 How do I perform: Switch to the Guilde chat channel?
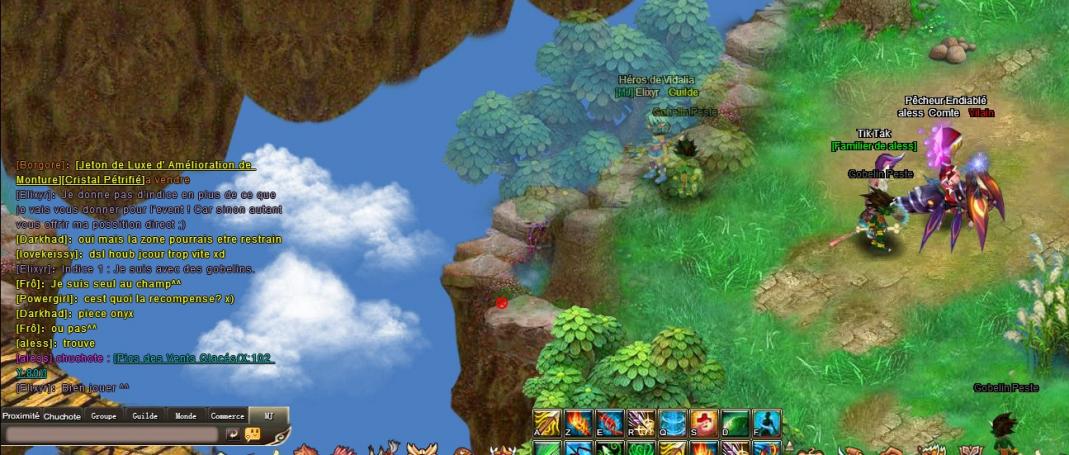point(145,416)
